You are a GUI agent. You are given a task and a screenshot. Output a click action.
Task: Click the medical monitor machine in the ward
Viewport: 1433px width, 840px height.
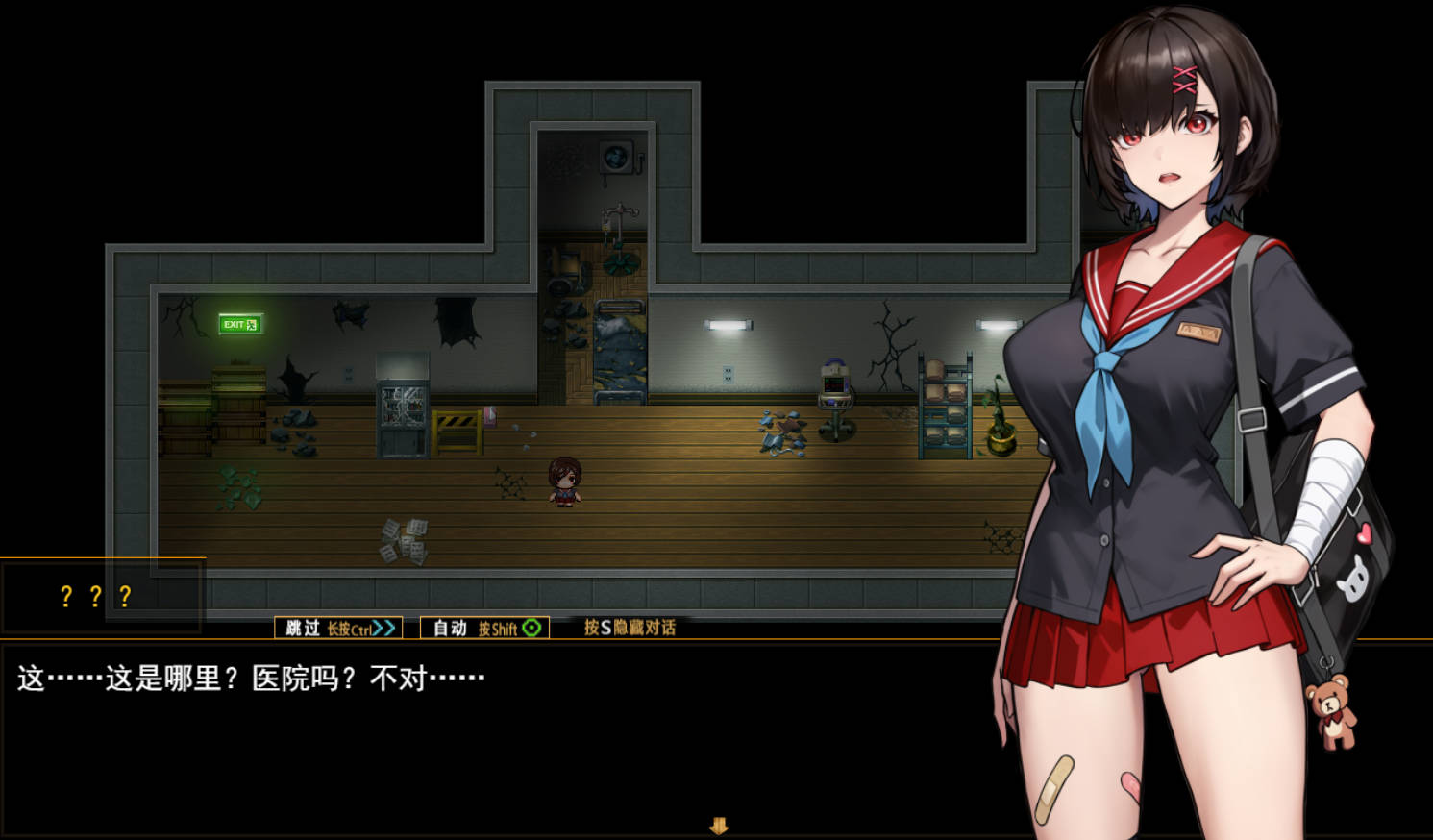coord(834,383)
